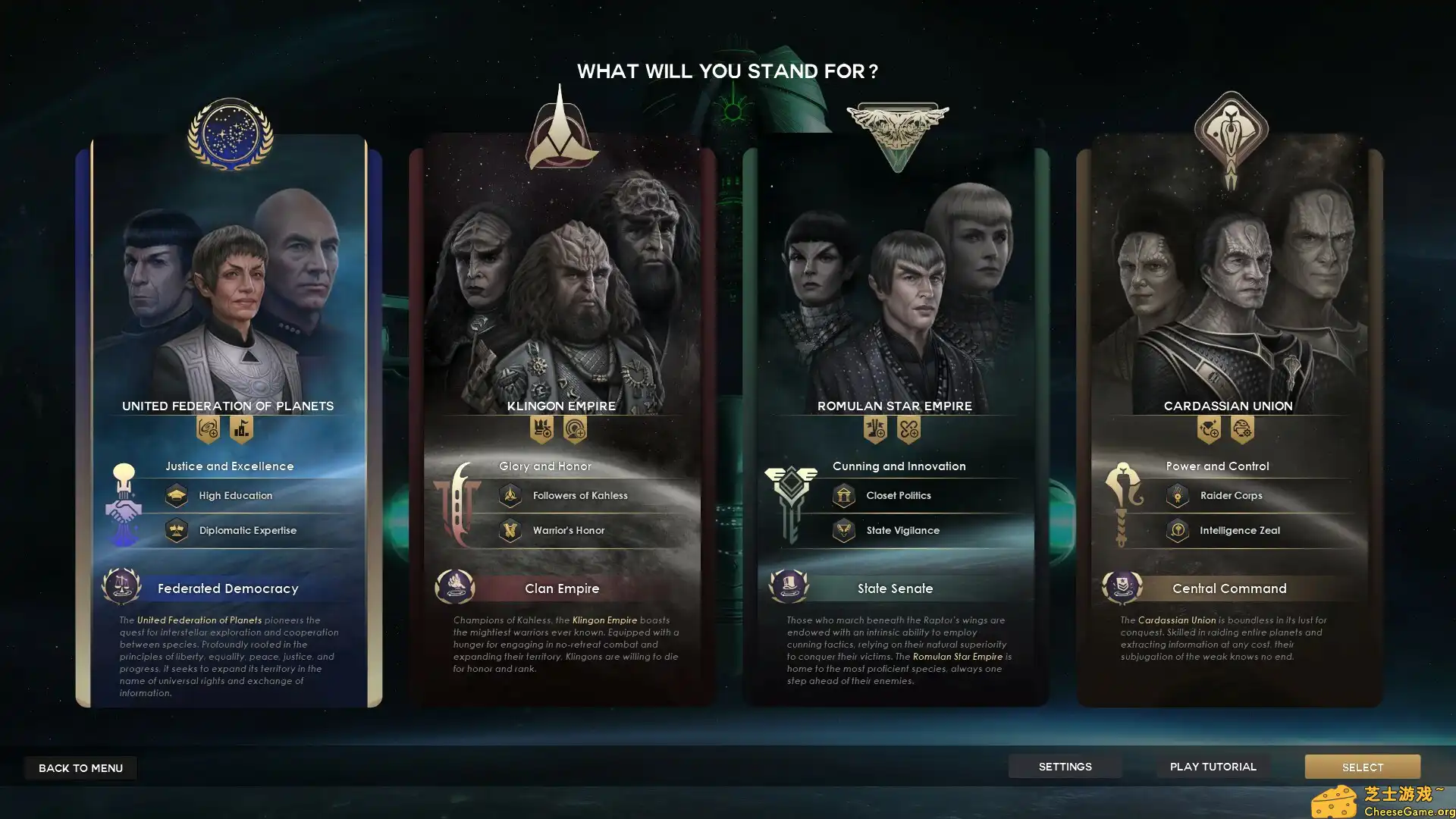Inspect the Warrior's Honor trait

[x=568, y=531]
